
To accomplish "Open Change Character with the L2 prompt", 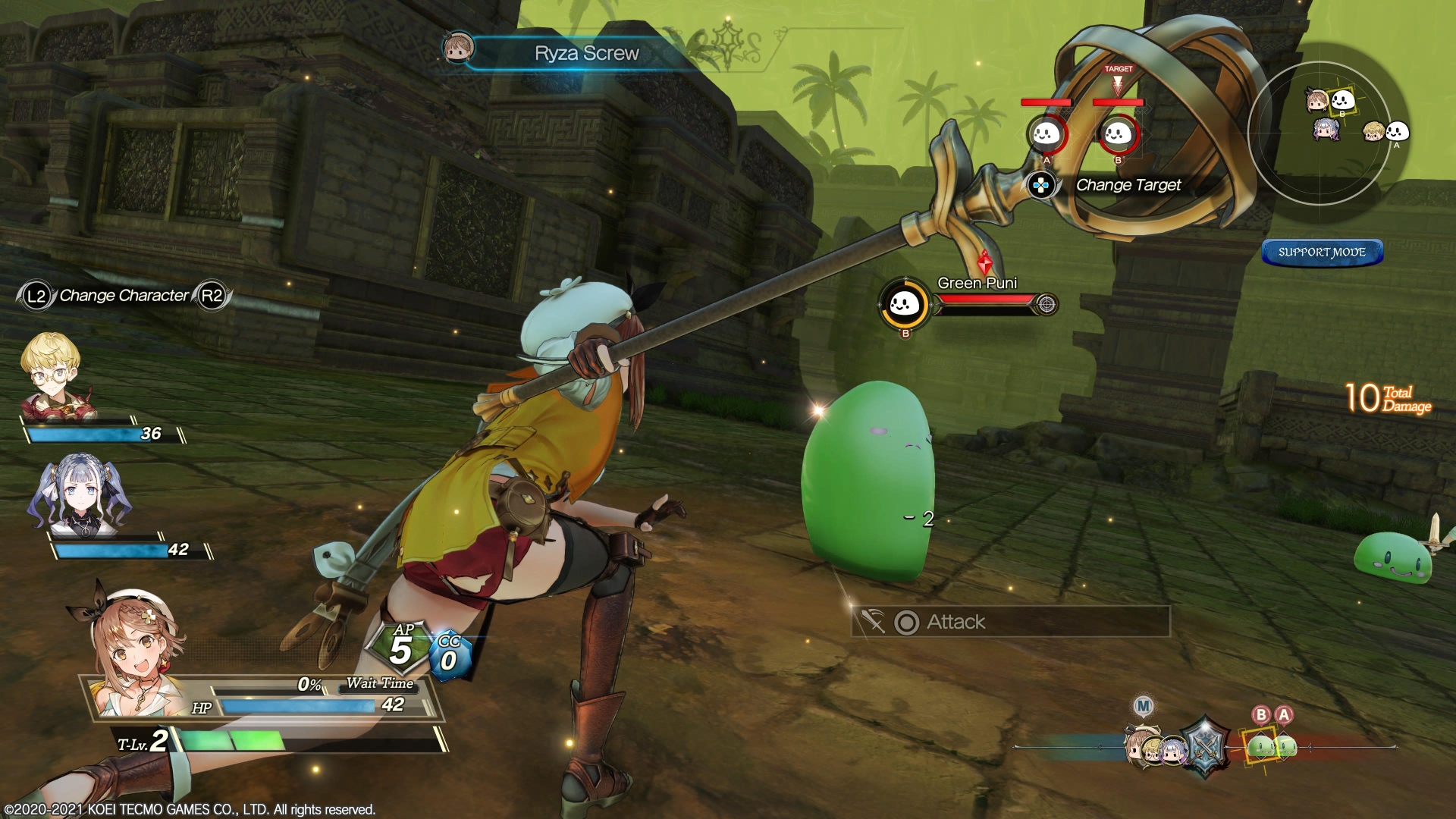I will 36,297.
